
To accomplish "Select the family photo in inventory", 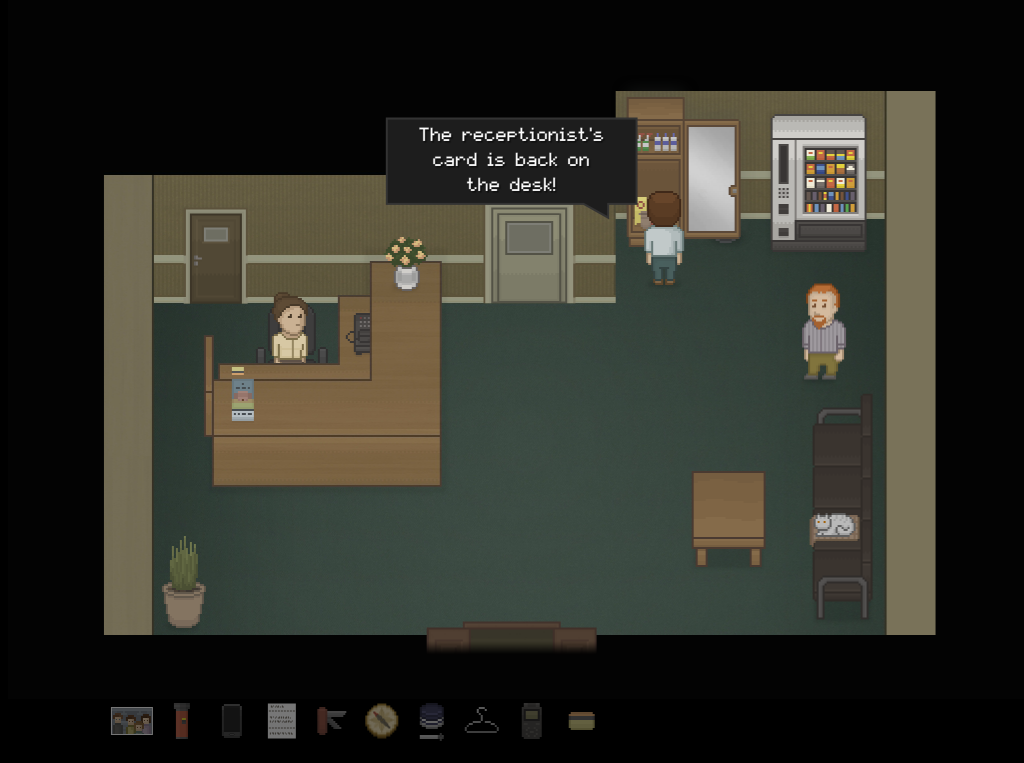I will point(132,721).
